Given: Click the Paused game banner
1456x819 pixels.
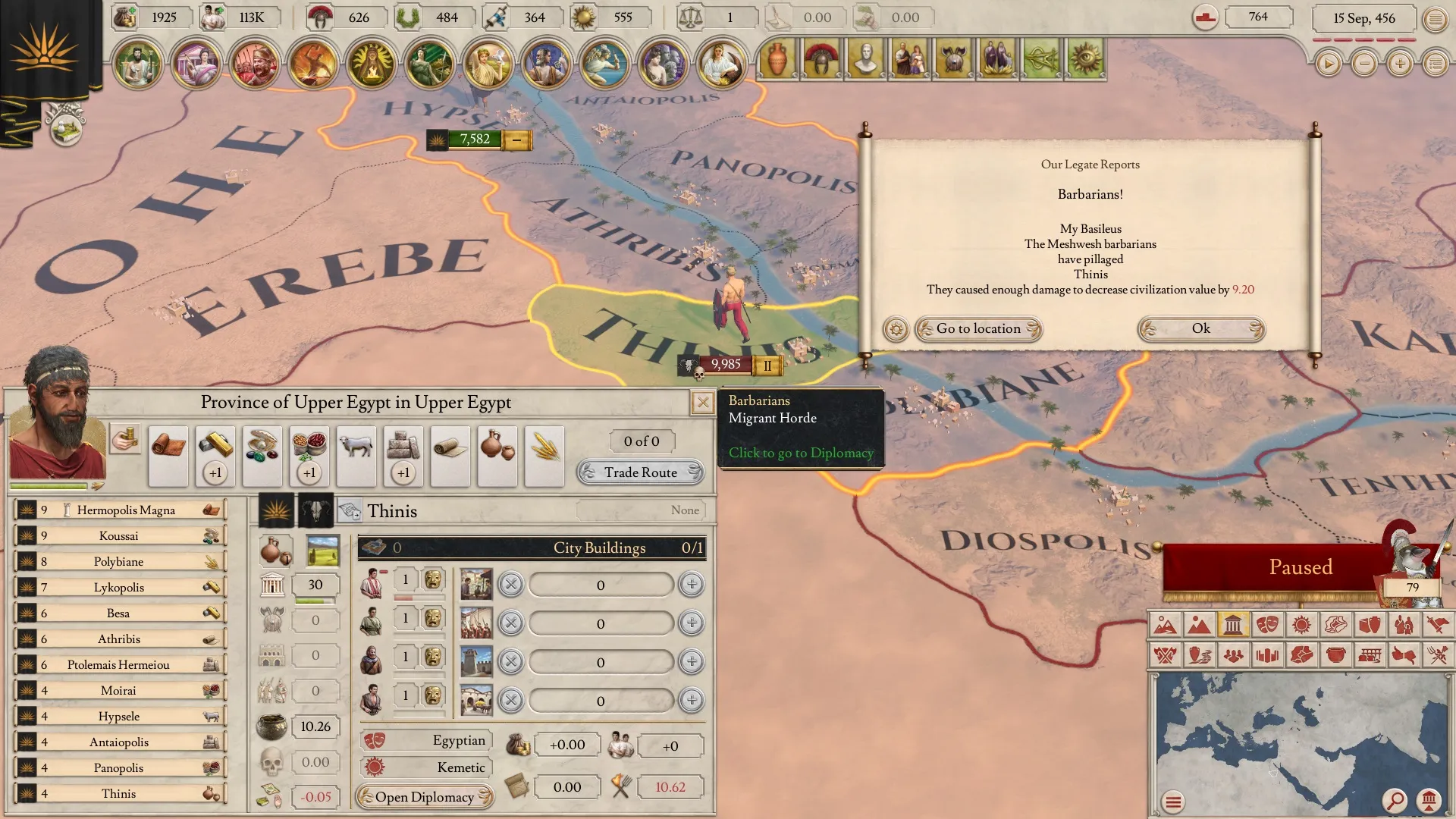Looking at the screenshot, I should point(1300,567).
